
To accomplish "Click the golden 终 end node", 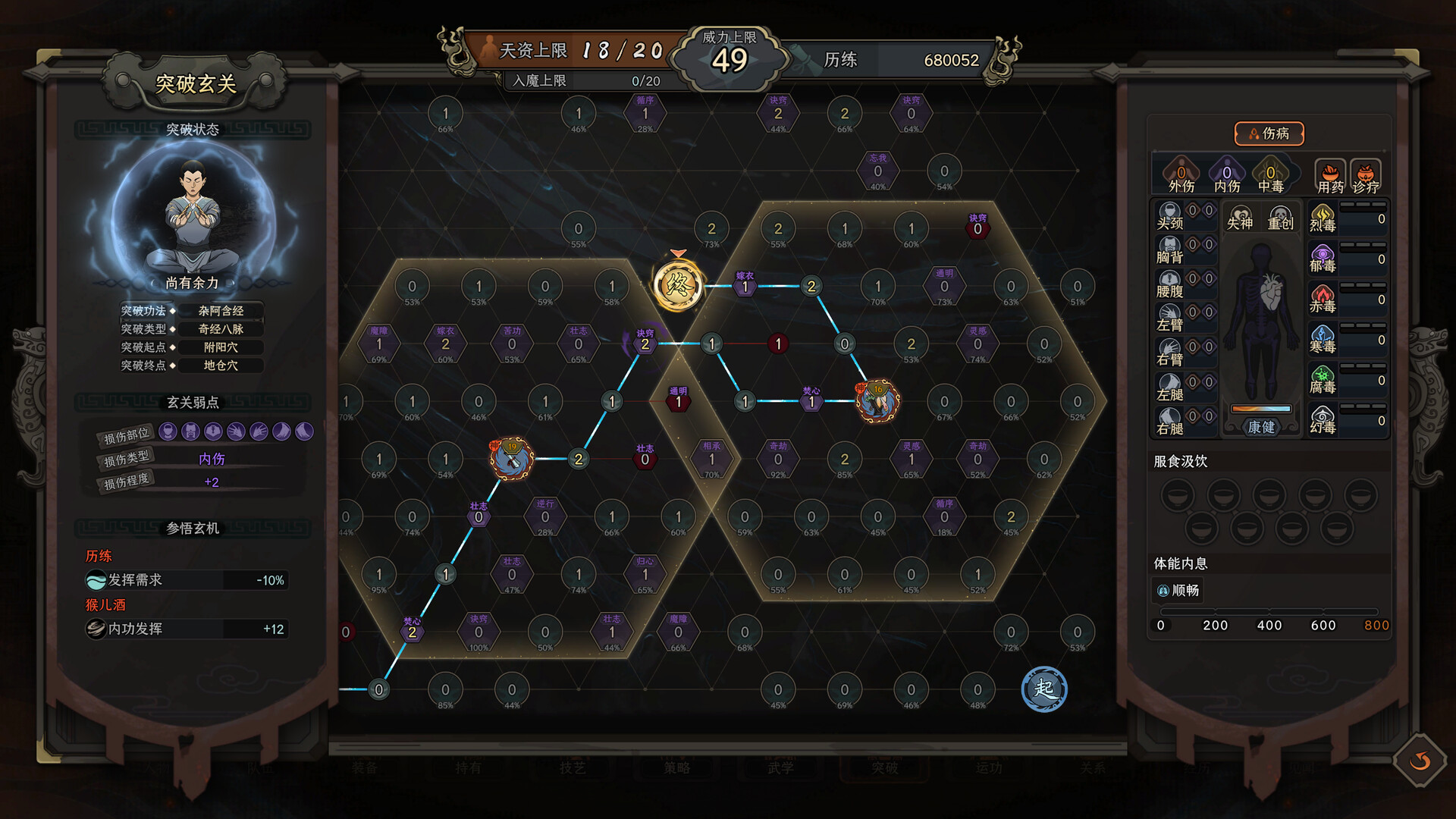I will (677, 286).
